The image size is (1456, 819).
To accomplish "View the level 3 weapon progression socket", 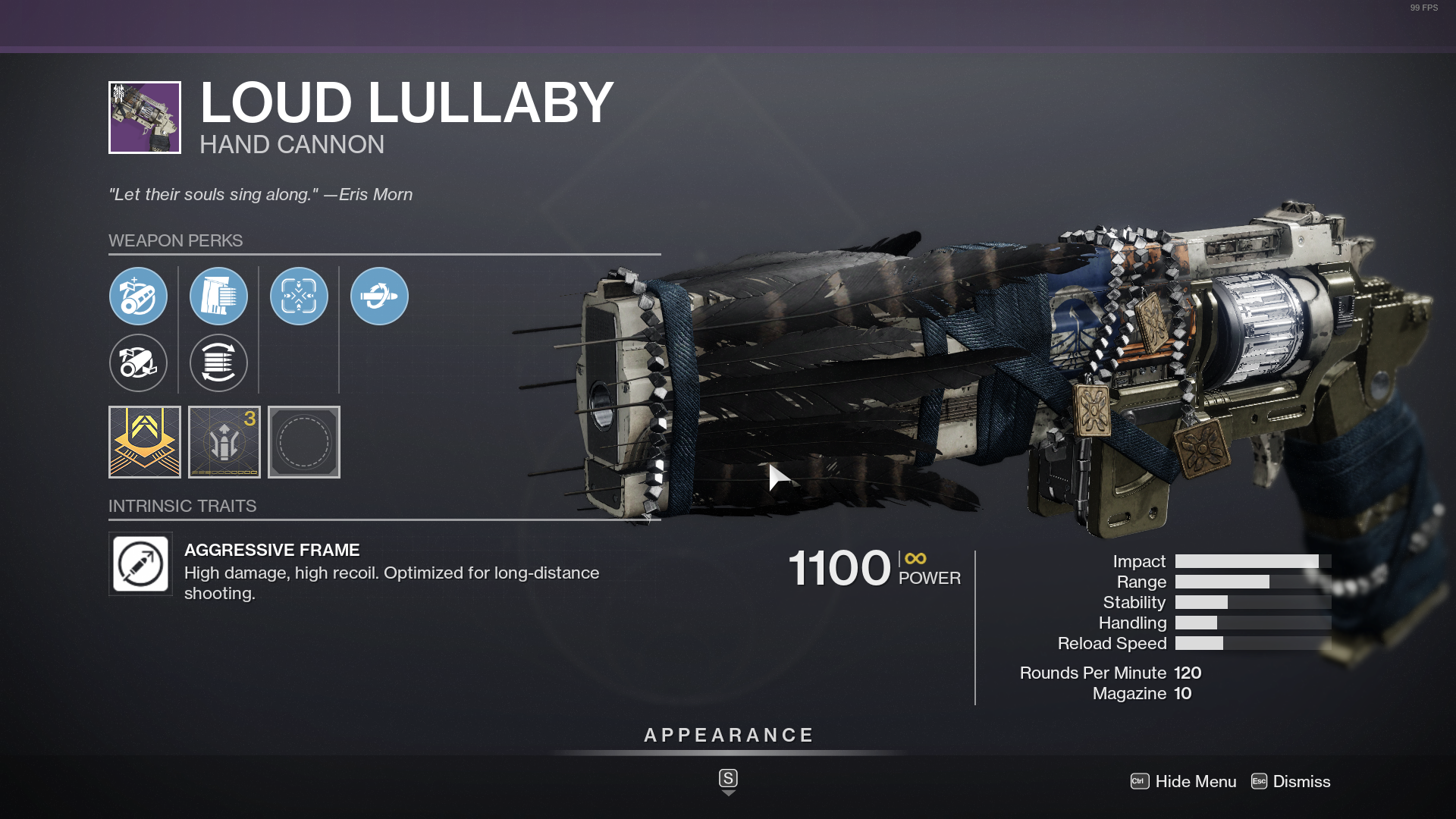I will pos(224,442).
